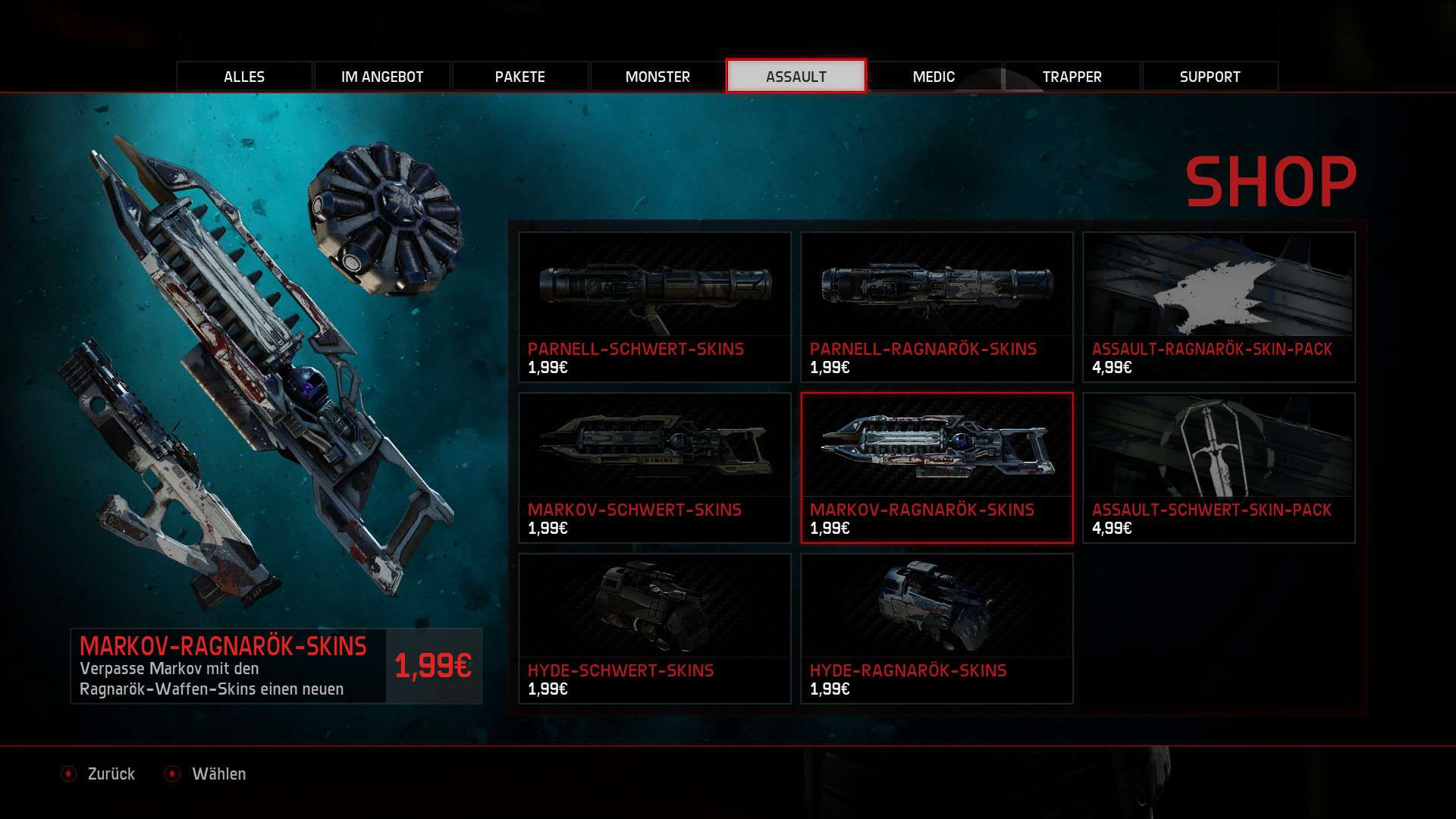Viewport: 1456px width, 819px height.
Task: Select the Monster shop tab
Action: [657, 77]
